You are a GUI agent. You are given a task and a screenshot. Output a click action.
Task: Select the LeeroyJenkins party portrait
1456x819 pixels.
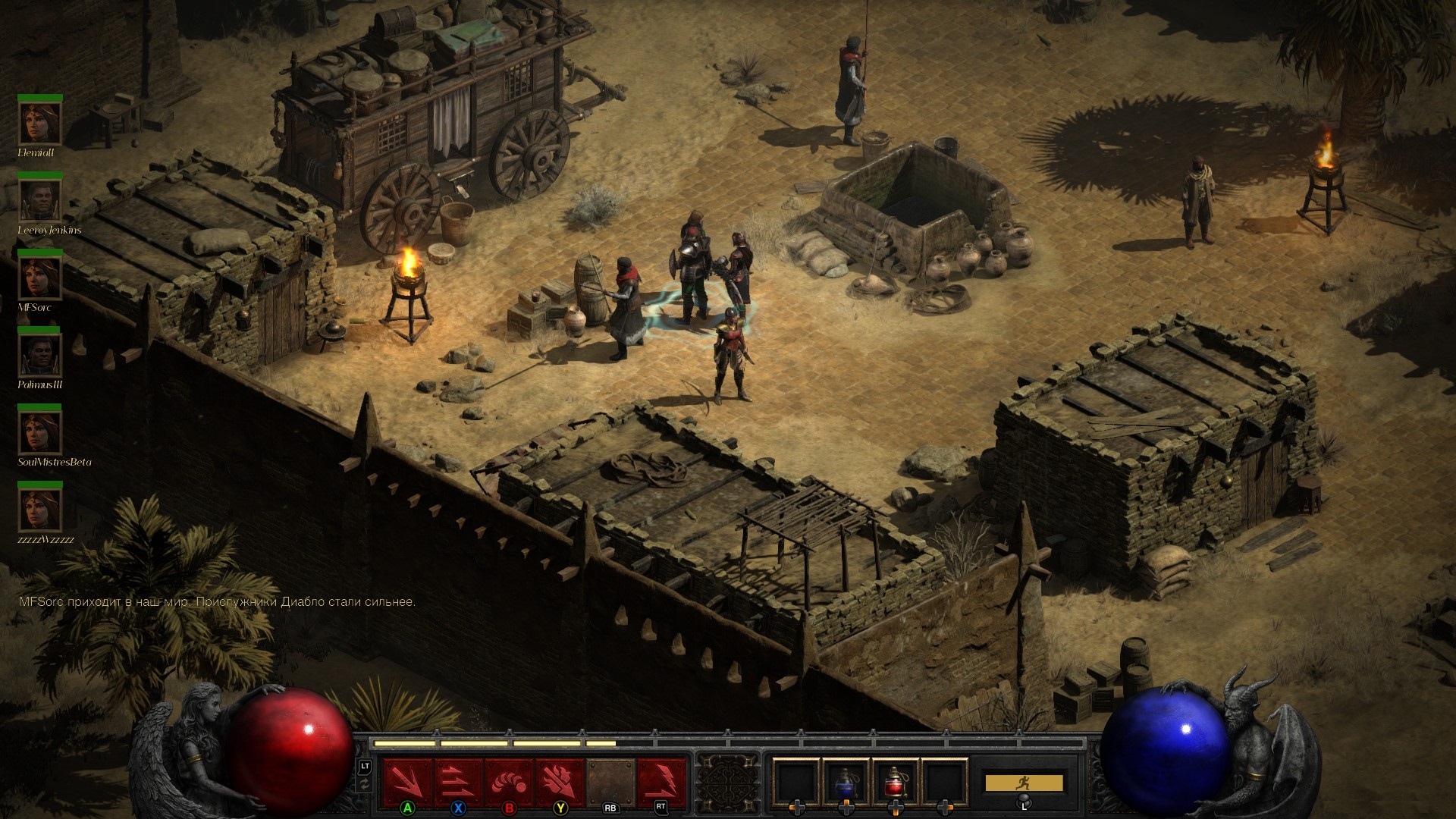[39, 200]
